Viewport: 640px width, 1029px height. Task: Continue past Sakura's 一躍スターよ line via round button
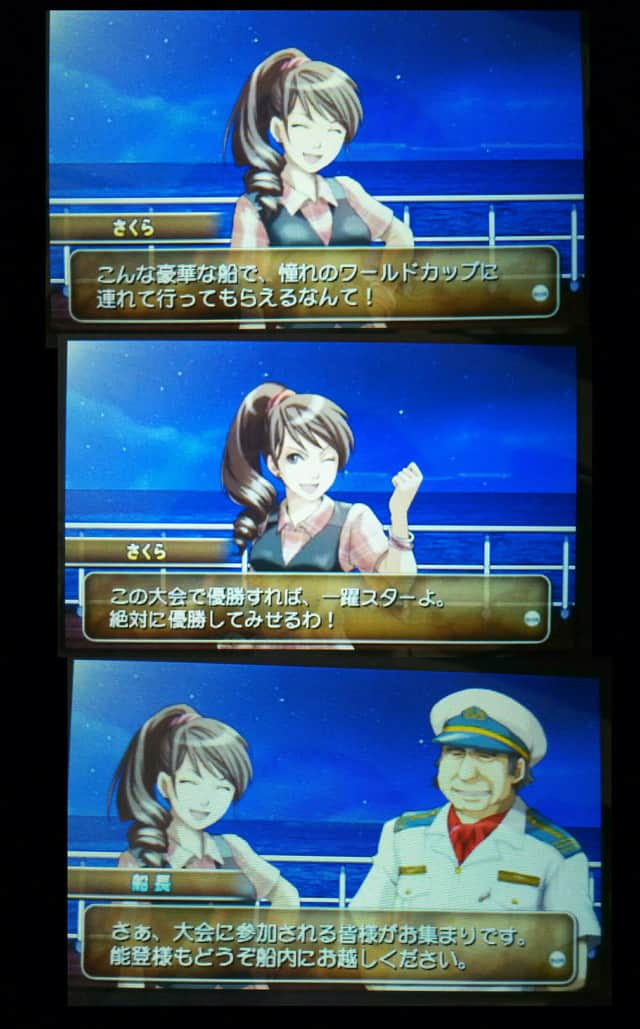pyautogui.click(x=534, y=618)
